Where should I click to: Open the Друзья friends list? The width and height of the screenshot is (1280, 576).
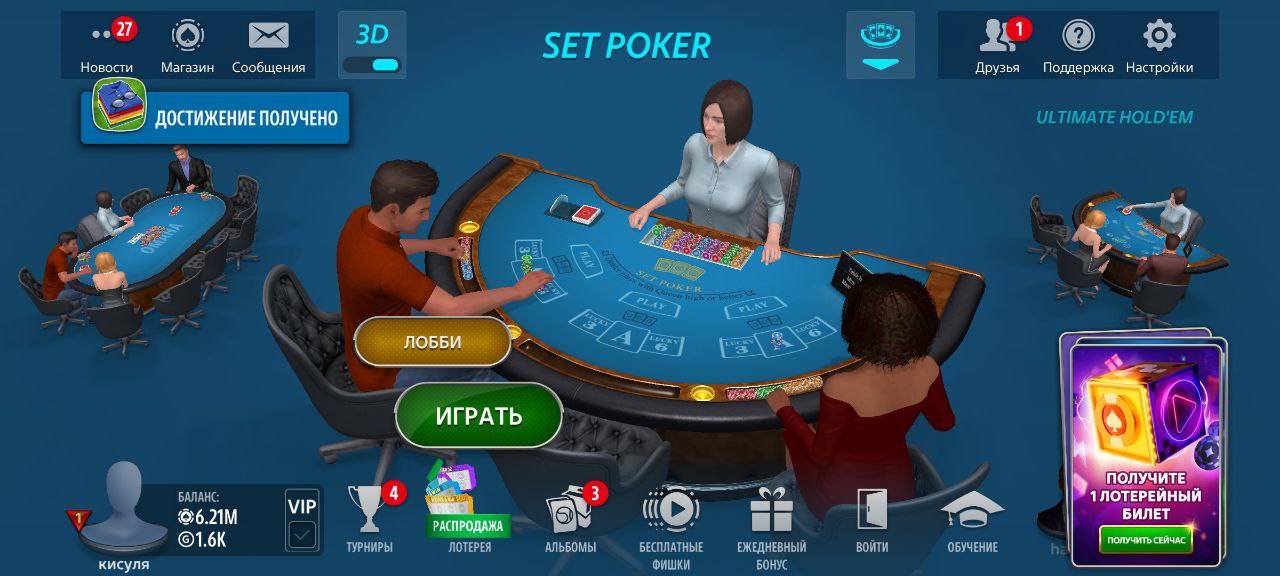click(997, 45)
